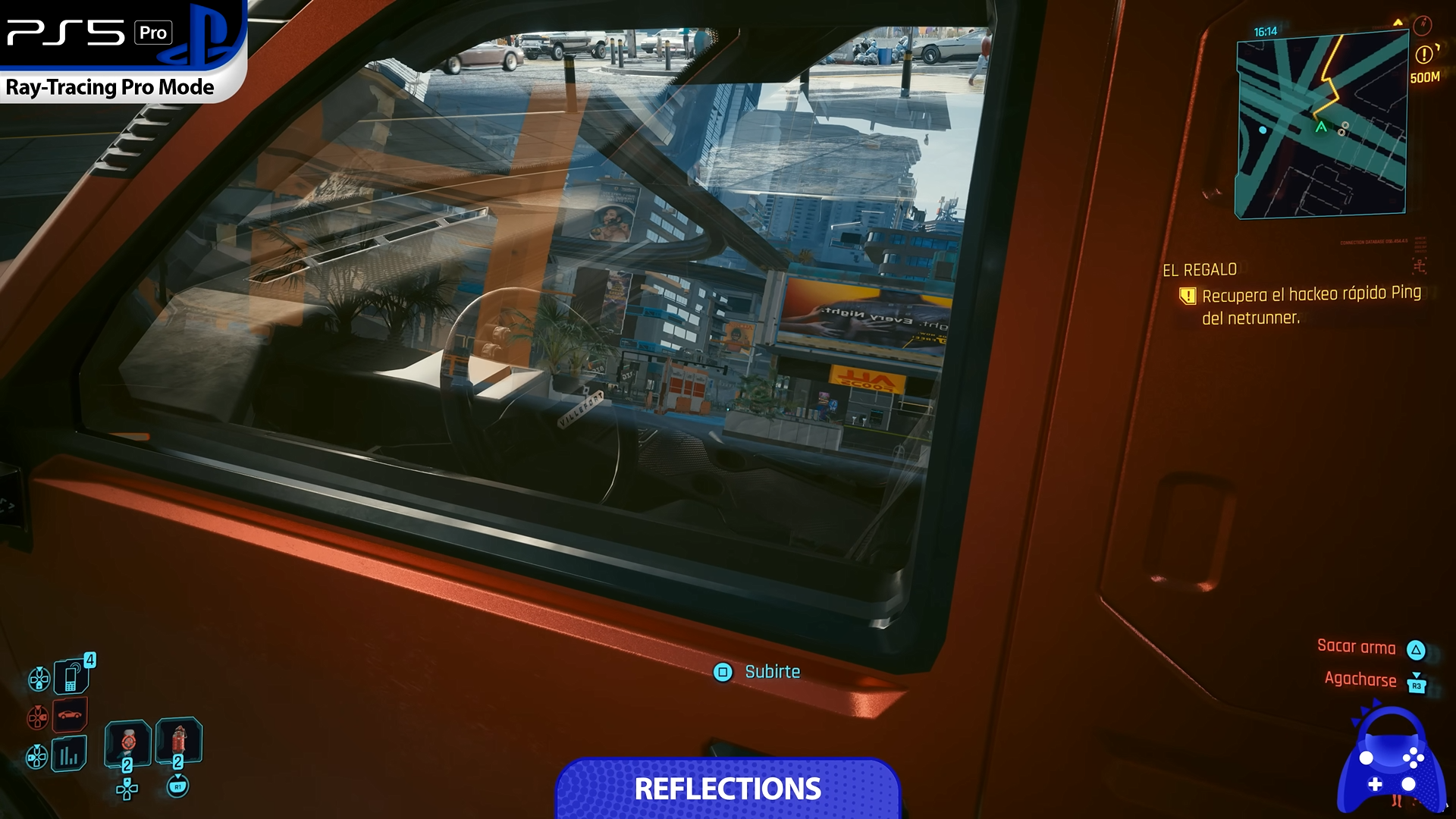Click the cyan dot marker on minimap
1456x819 pixels.
tap(1263, 130)
